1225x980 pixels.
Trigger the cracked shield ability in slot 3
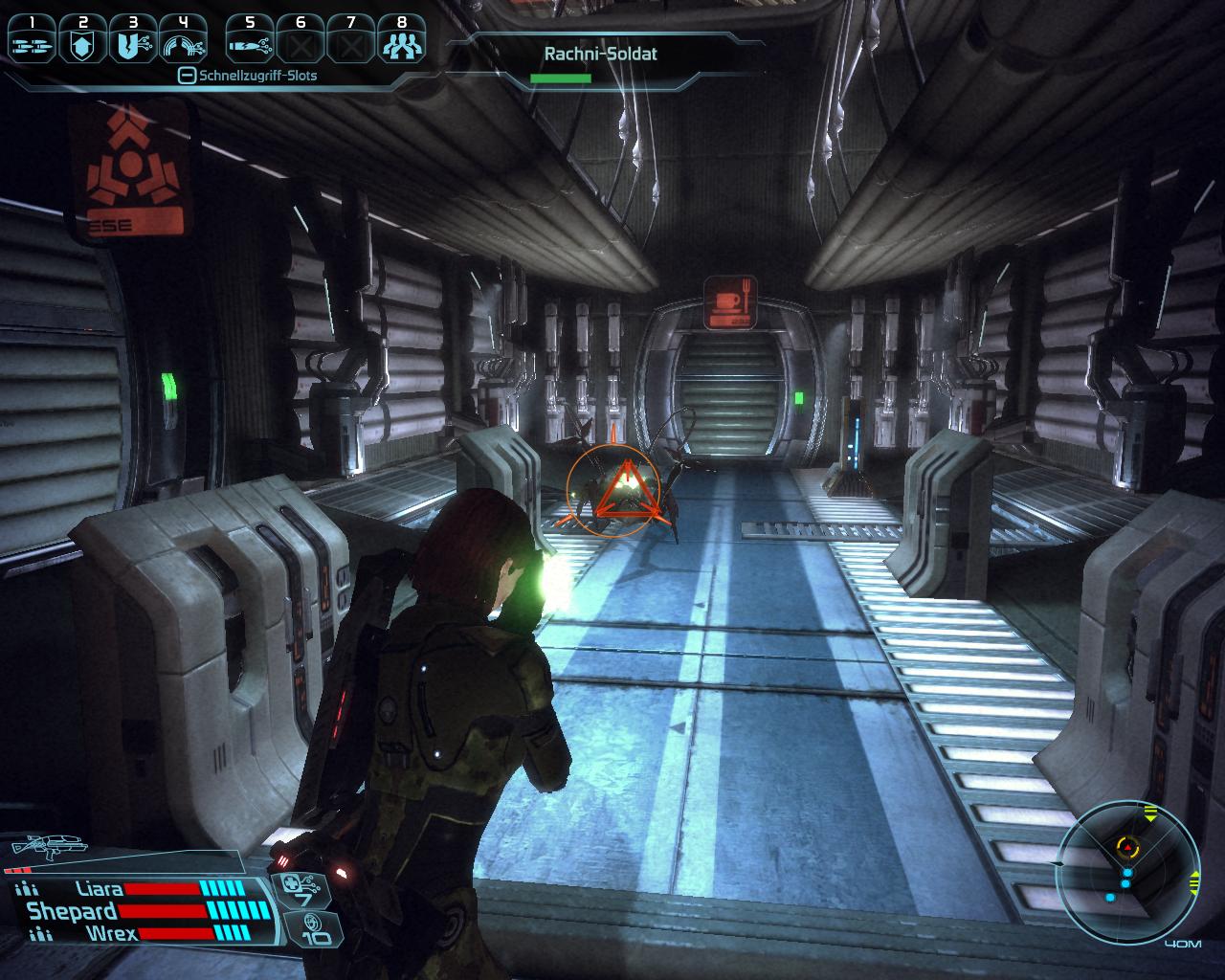pyautogui.click(x=131, y=41)
